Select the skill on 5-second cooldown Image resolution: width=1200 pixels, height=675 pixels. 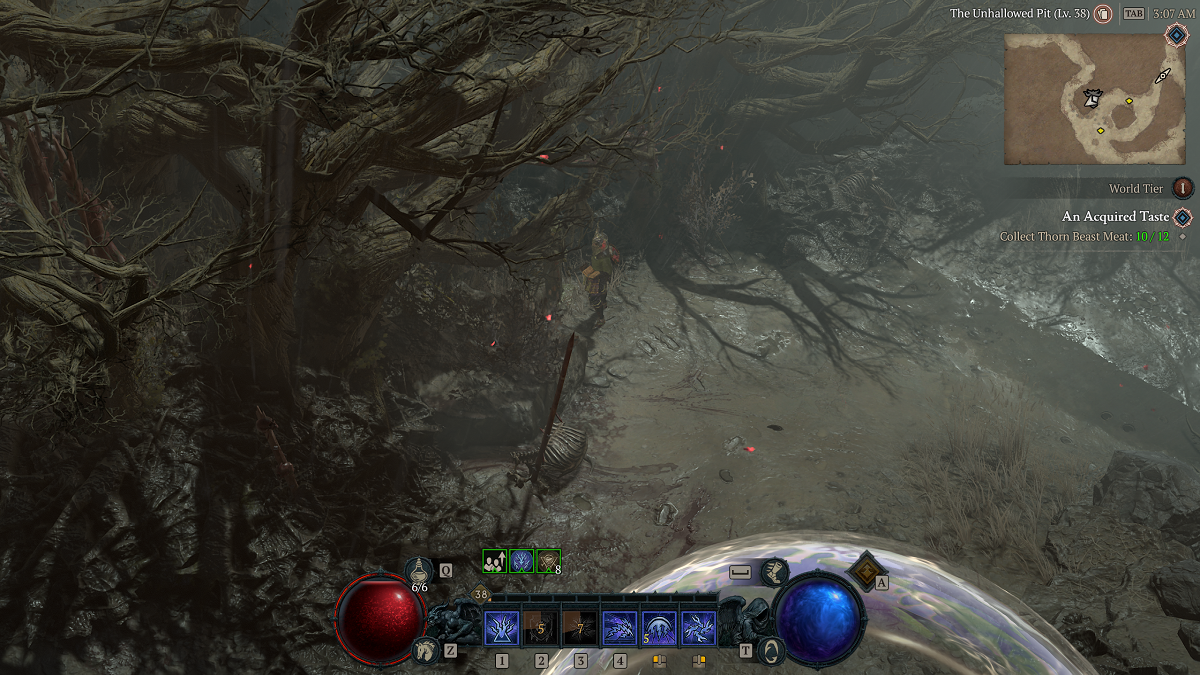point(541,629)
